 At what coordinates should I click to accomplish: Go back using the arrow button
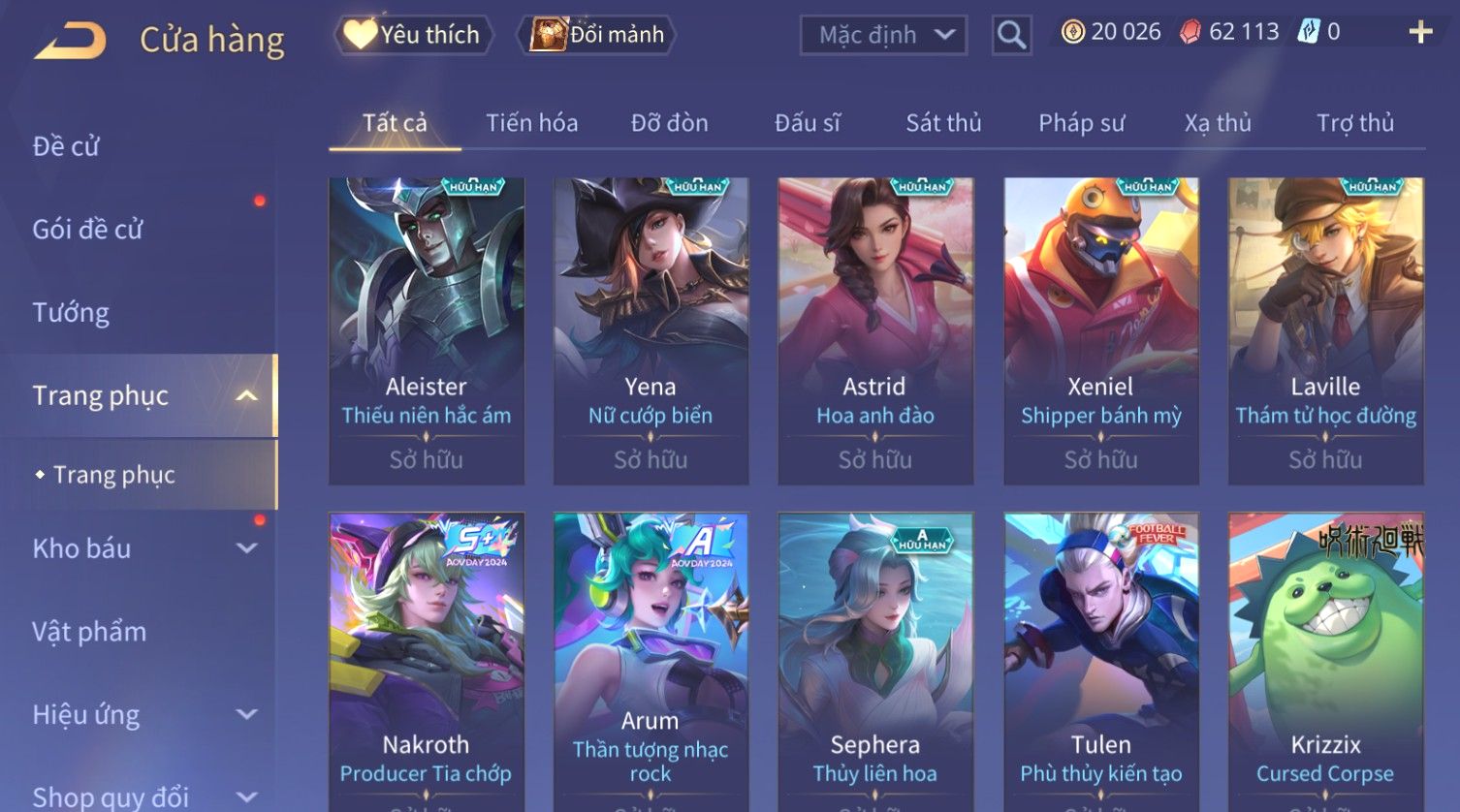pos(70,41)
